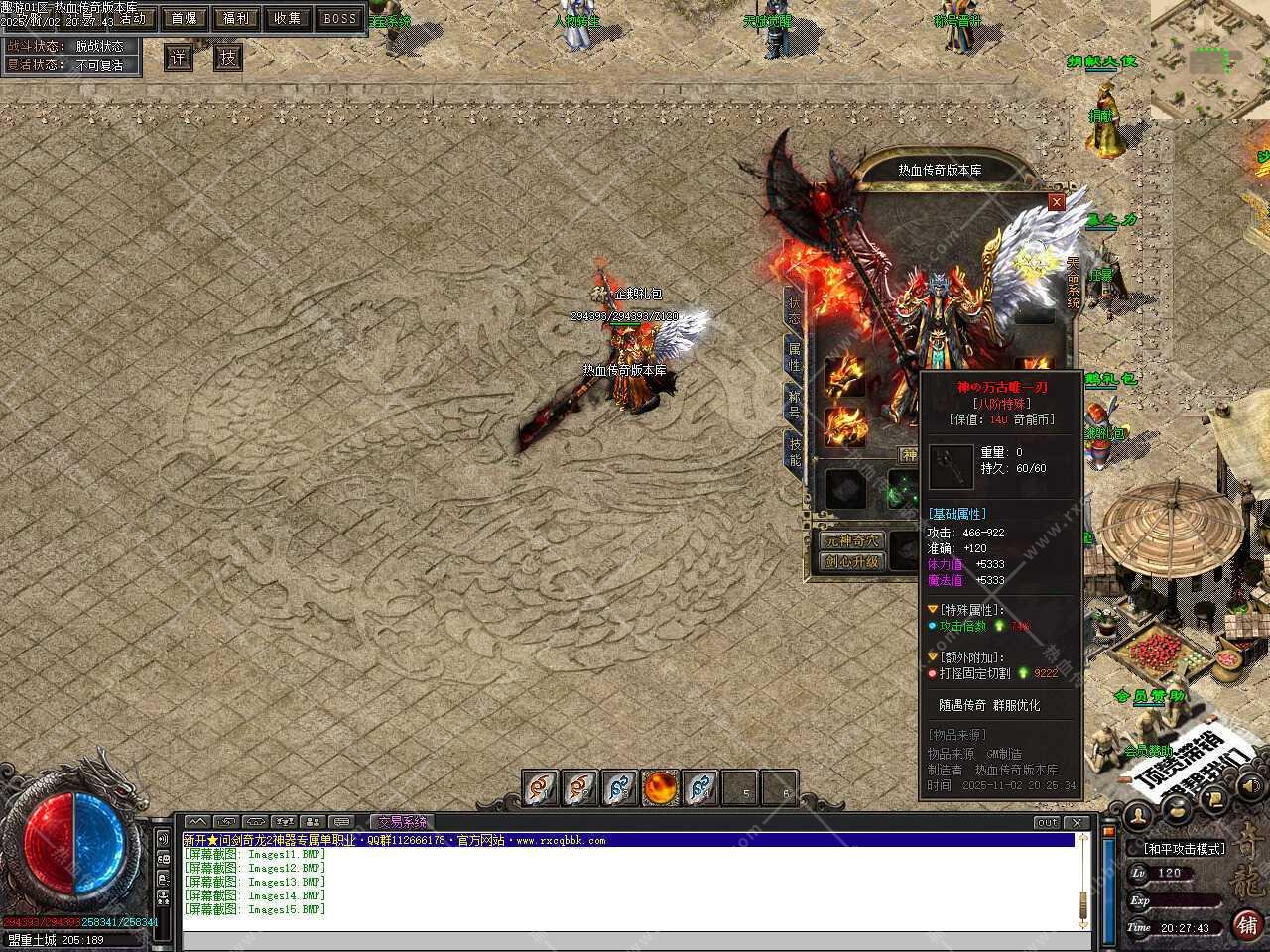This screenshot has height=952, width=1270.
Task: Open the 铺 shop button
Action: (1247, 924)
